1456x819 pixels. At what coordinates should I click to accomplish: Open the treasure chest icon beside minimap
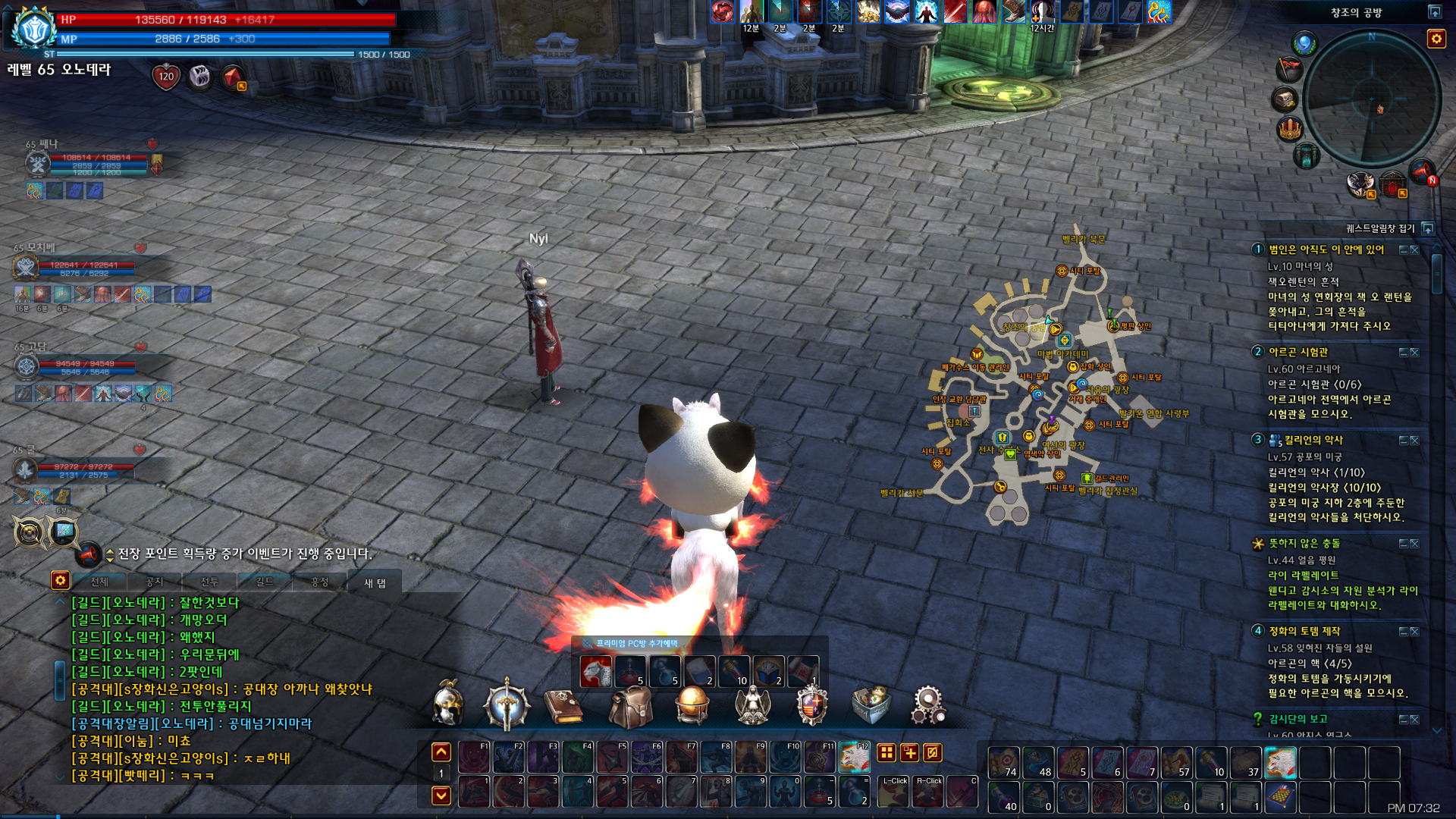1285,99
